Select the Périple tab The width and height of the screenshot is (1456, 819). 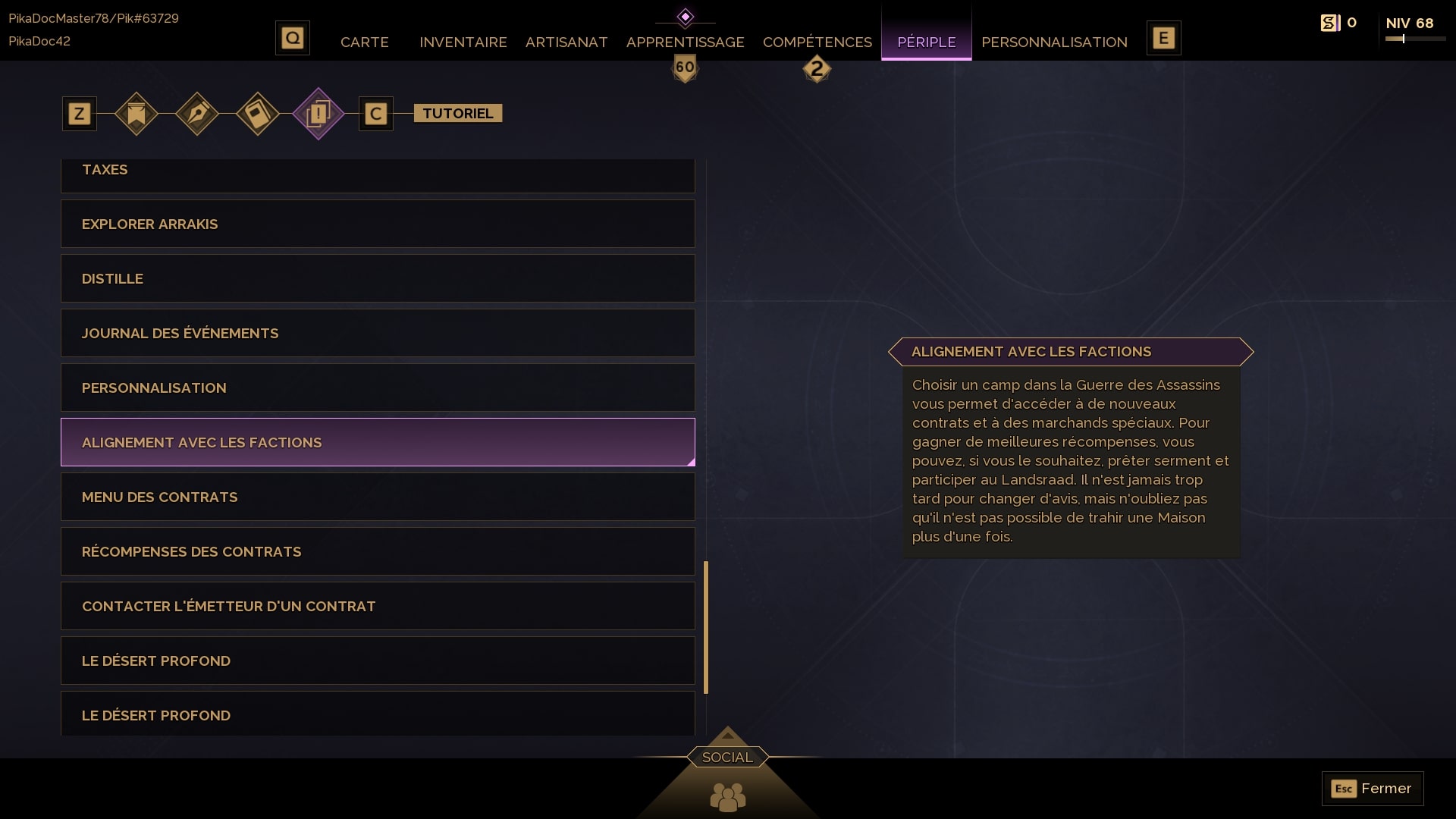(926, 42)
